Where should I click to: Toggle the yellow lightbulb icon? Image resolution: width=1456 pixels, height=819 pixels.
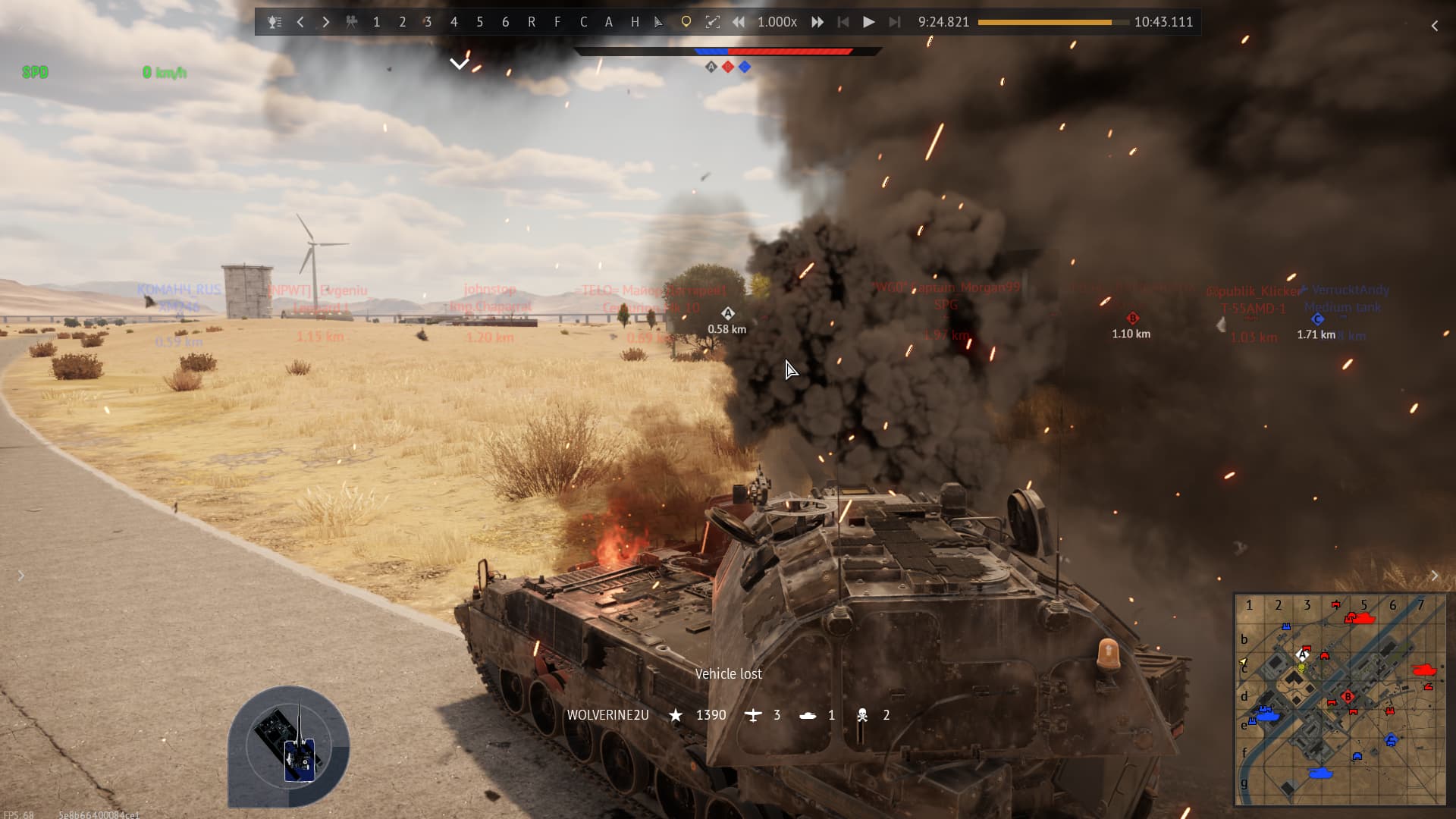686,22
